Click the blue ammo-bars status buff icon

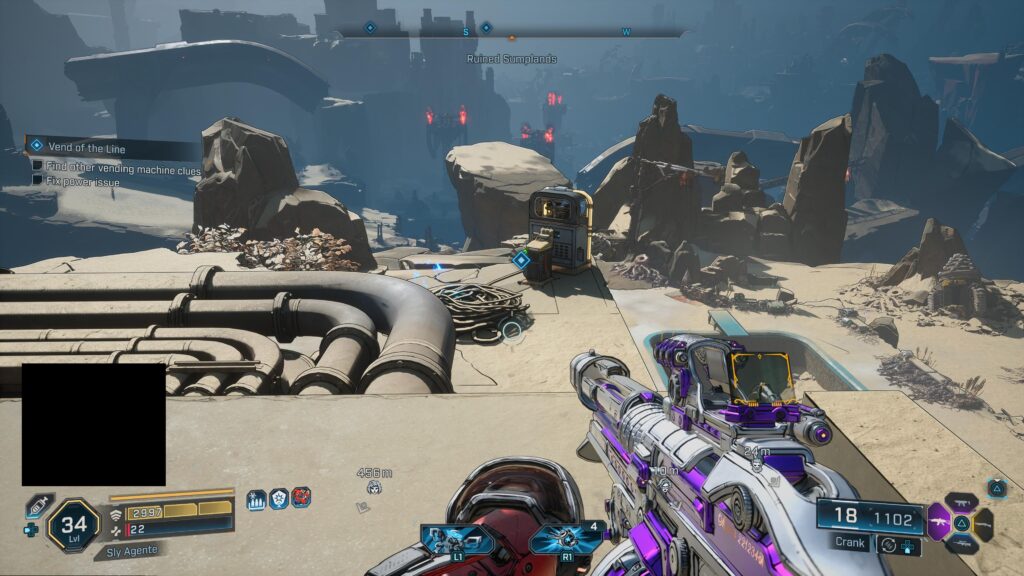257,499
